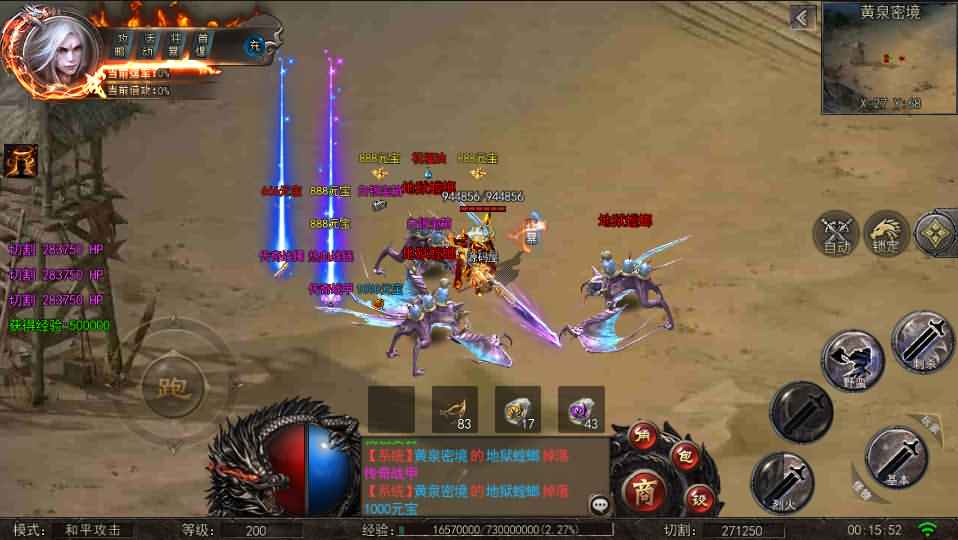Click the round blue 充 recharge button
This screenshot has height=540, width=958.
click(x=255, y=46)
